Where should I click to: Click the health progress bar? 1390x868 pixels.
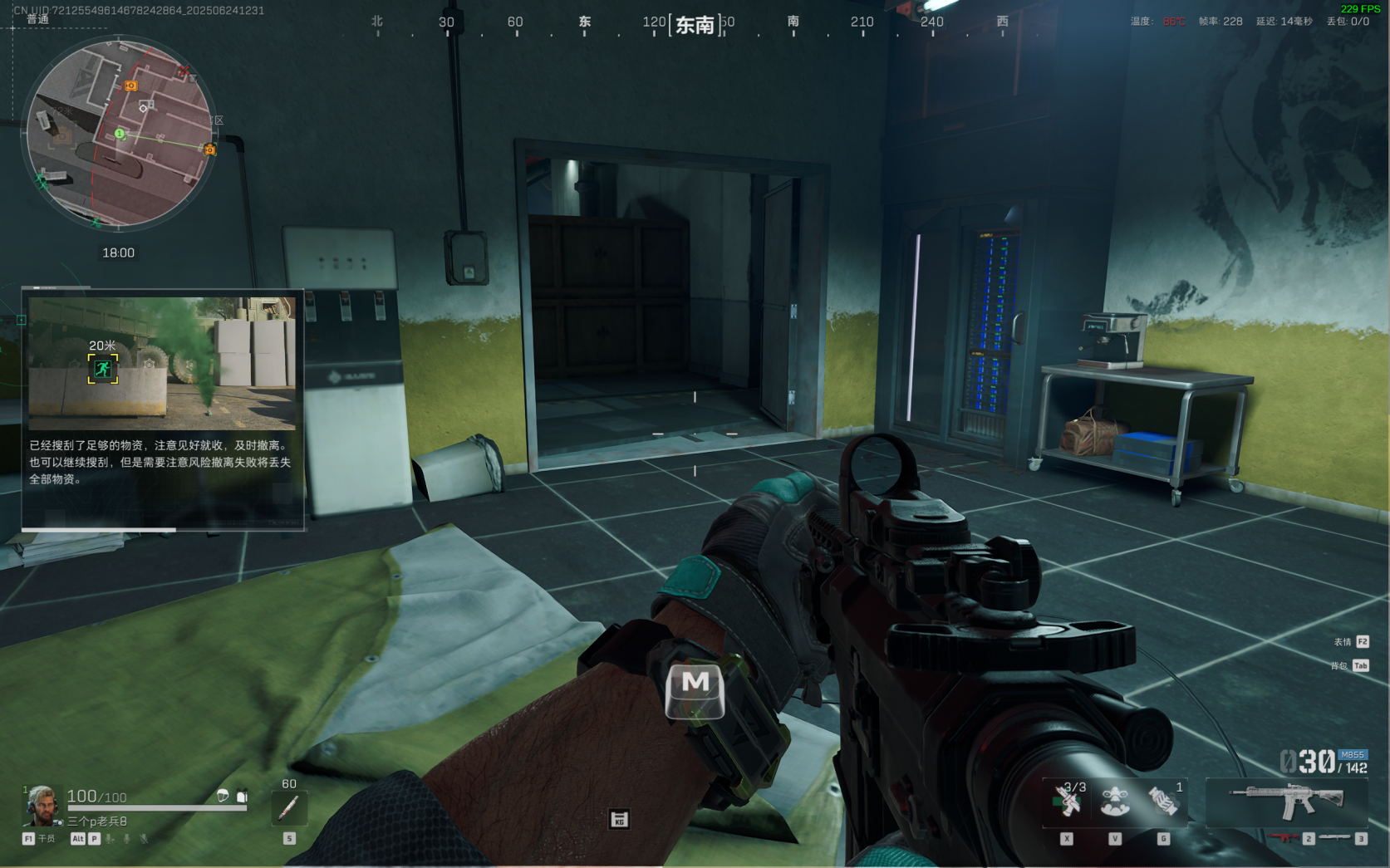(x=157, y=807)
